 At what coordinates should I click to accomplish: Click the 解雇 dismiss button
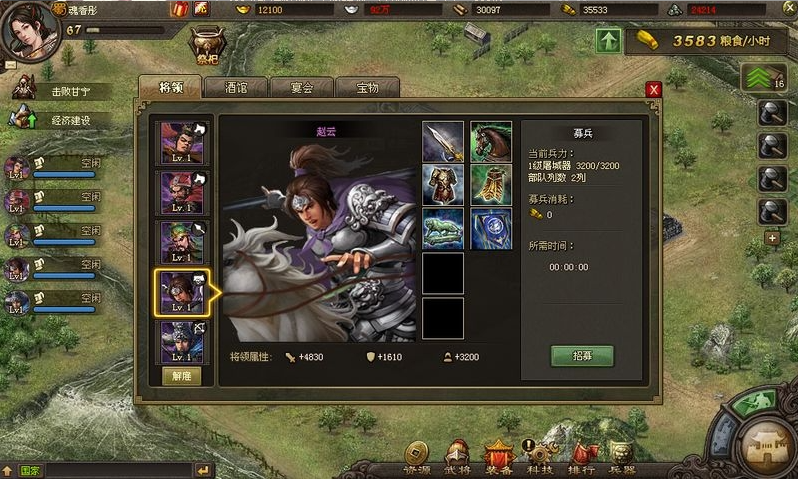pyautogui.click(x=182, y=376)
